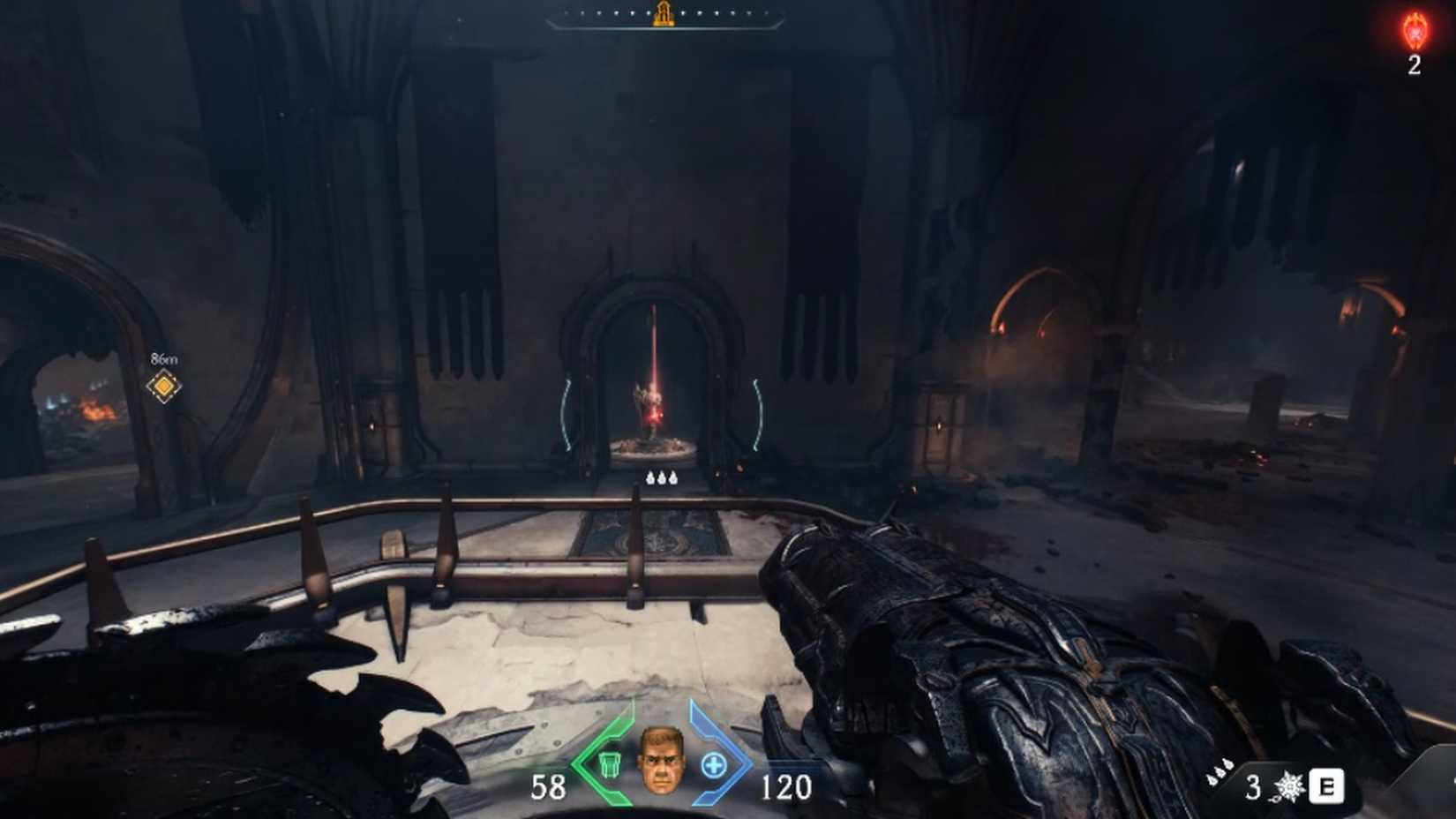Click the blue health cross icon

715,764
